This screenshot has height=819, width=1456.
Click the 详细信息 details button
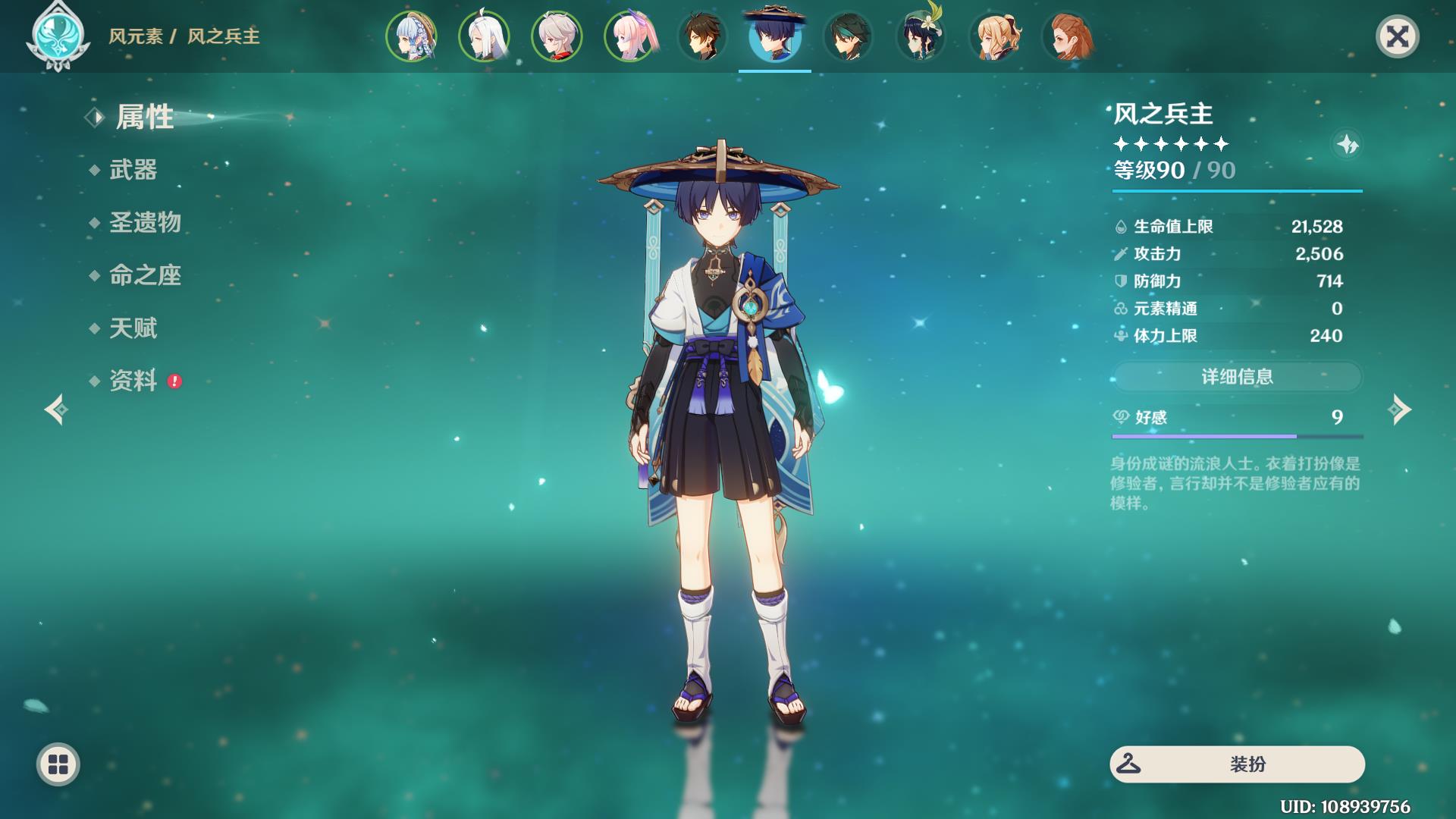click(x=1237, y=377)
